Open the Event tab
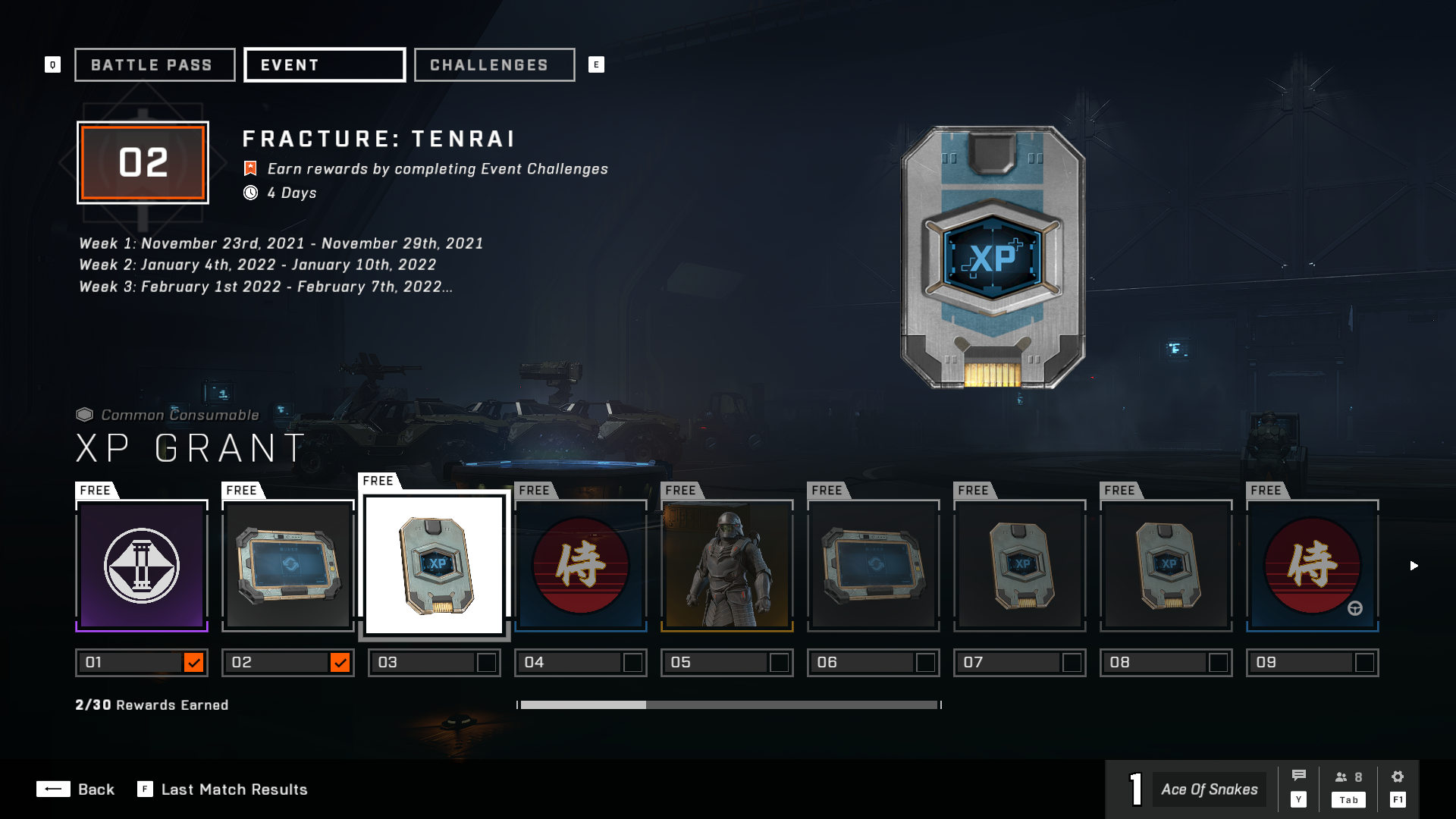The height and width of the screenshot is (819, 1456). 325,65
